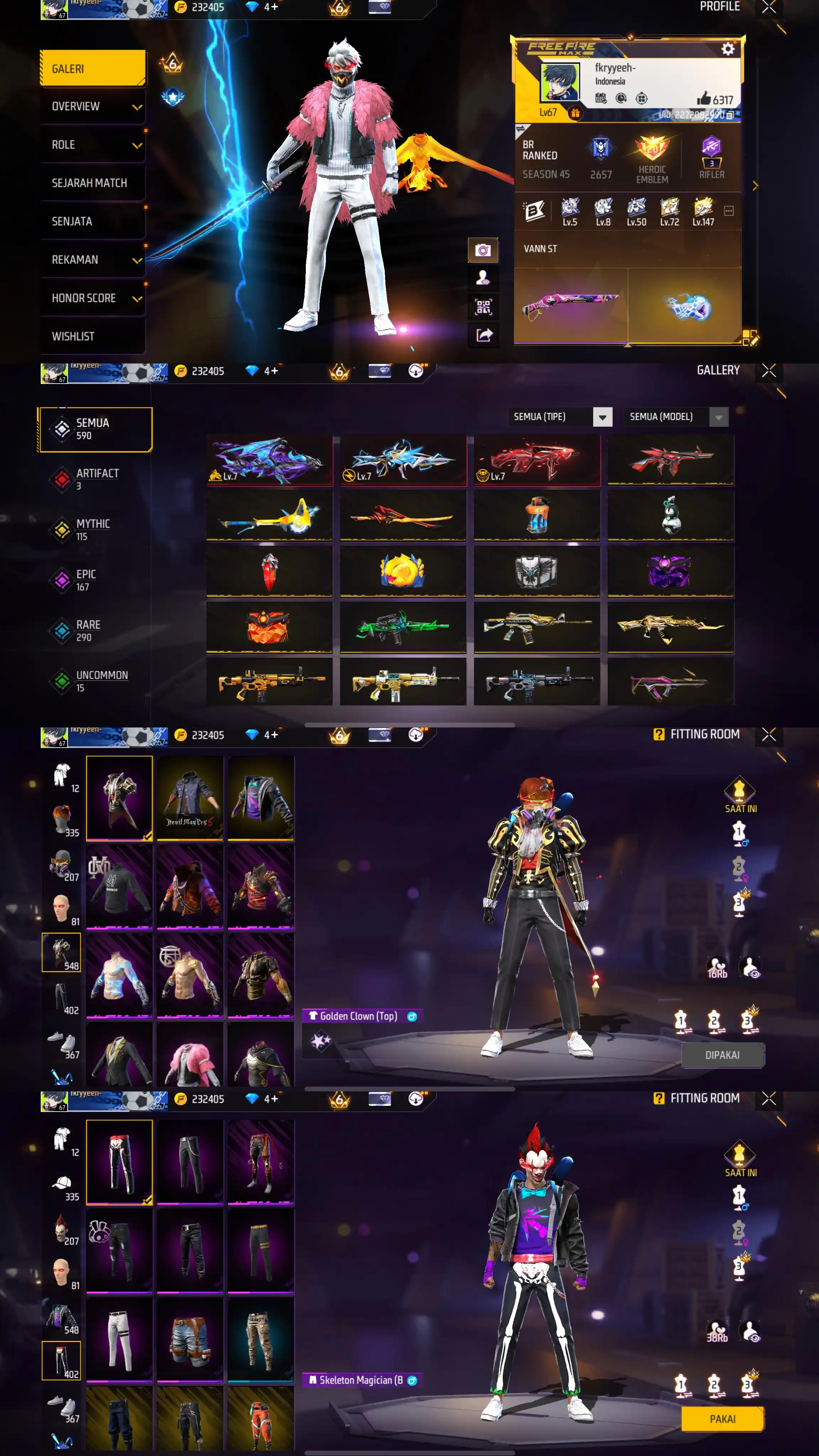
Task: Expand the Honor Score section
Action: 92,298
